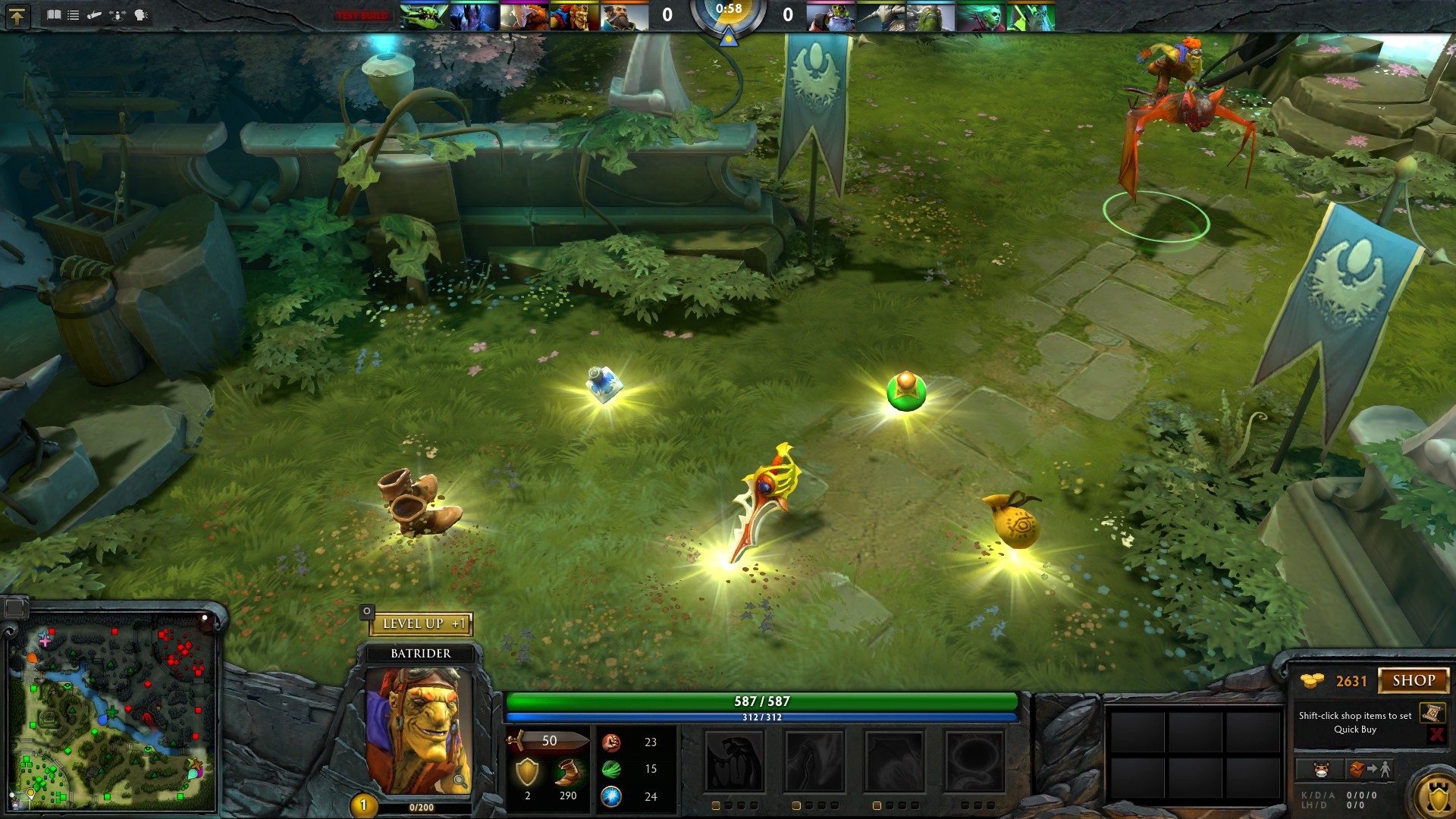
Task: Open the scoreboard list icon
Action: pyautogui.click(x=74, y=14)
